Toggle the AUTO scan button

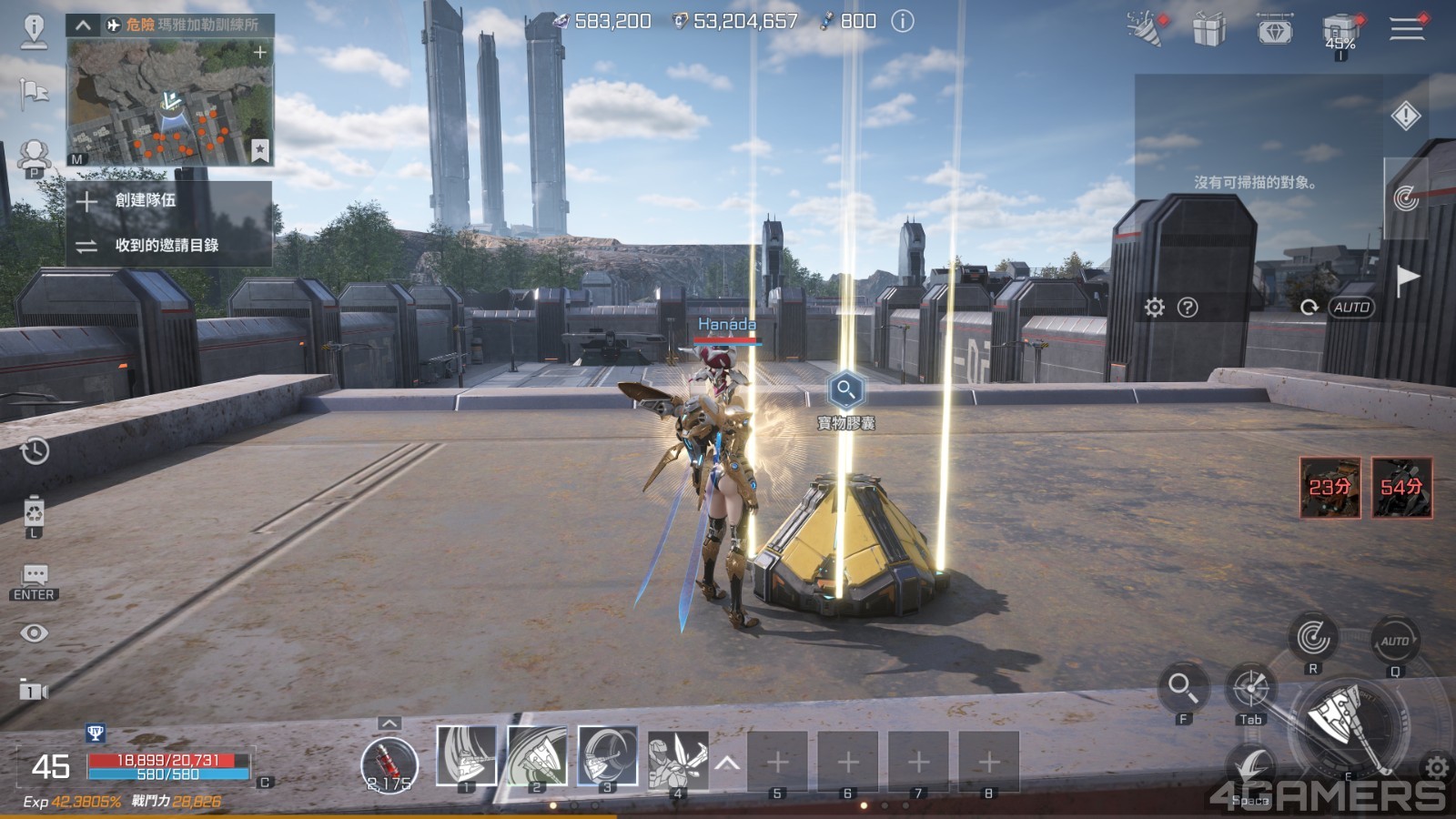click(x=1351, y=308)
